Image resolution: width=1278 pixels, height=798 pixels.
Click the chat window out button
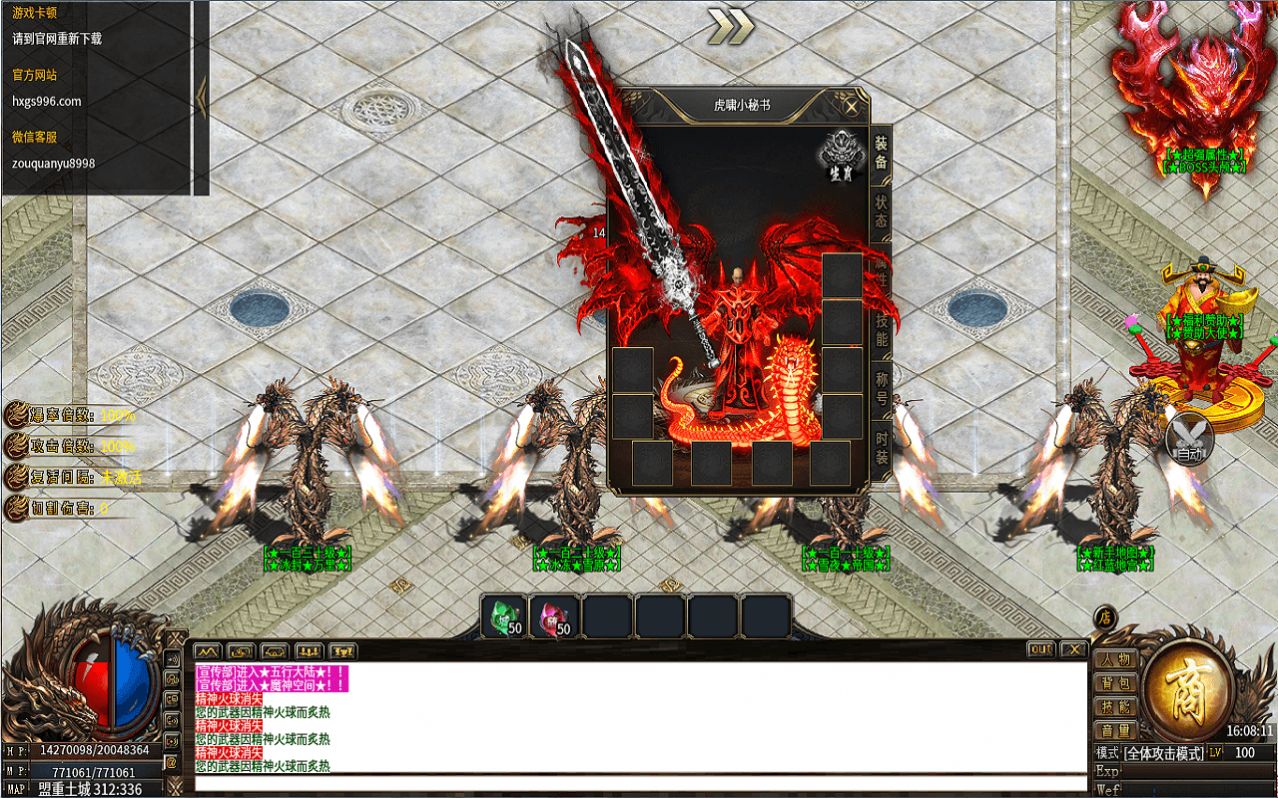[x=1041, y=650]
